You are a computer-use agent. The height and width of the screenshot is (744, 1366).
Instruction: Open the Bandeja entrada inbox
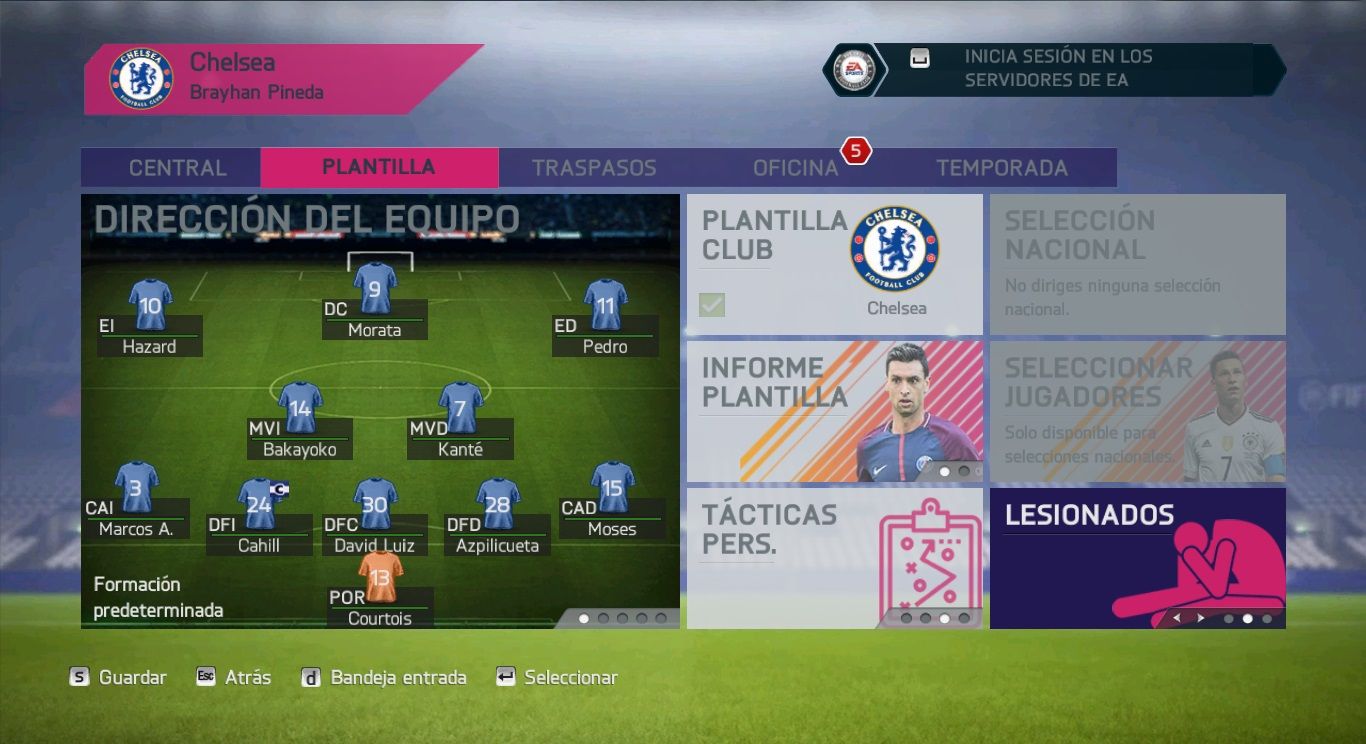pos(384,678)
